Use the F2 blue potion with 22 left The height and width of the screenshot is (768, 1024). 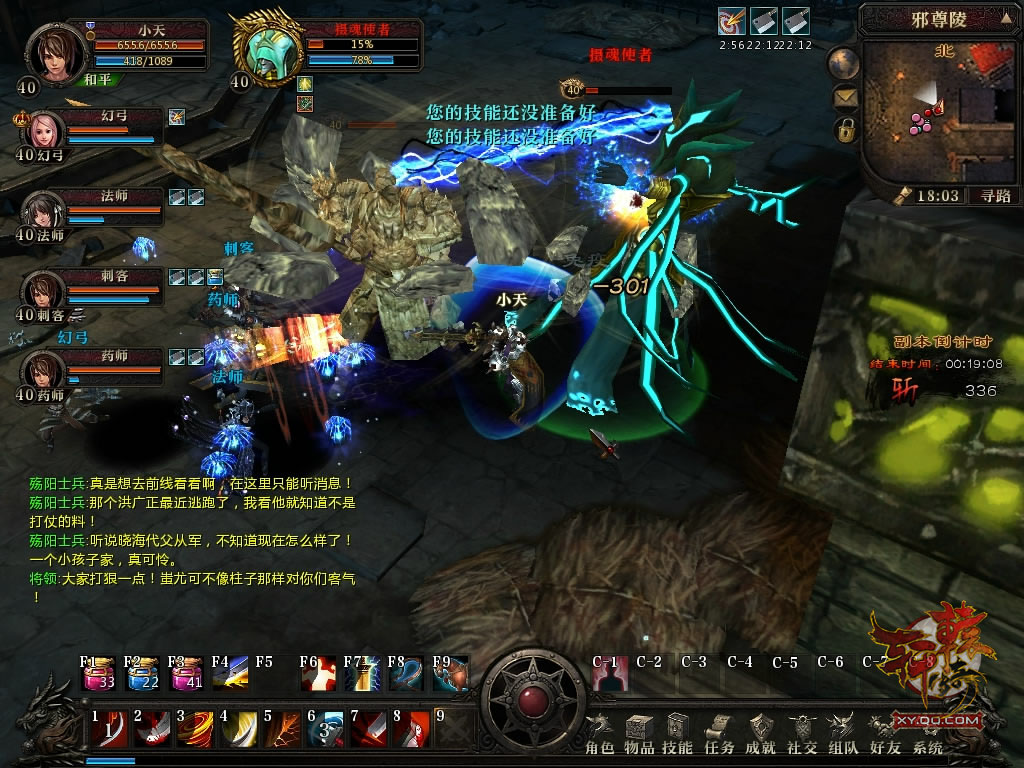143,675
